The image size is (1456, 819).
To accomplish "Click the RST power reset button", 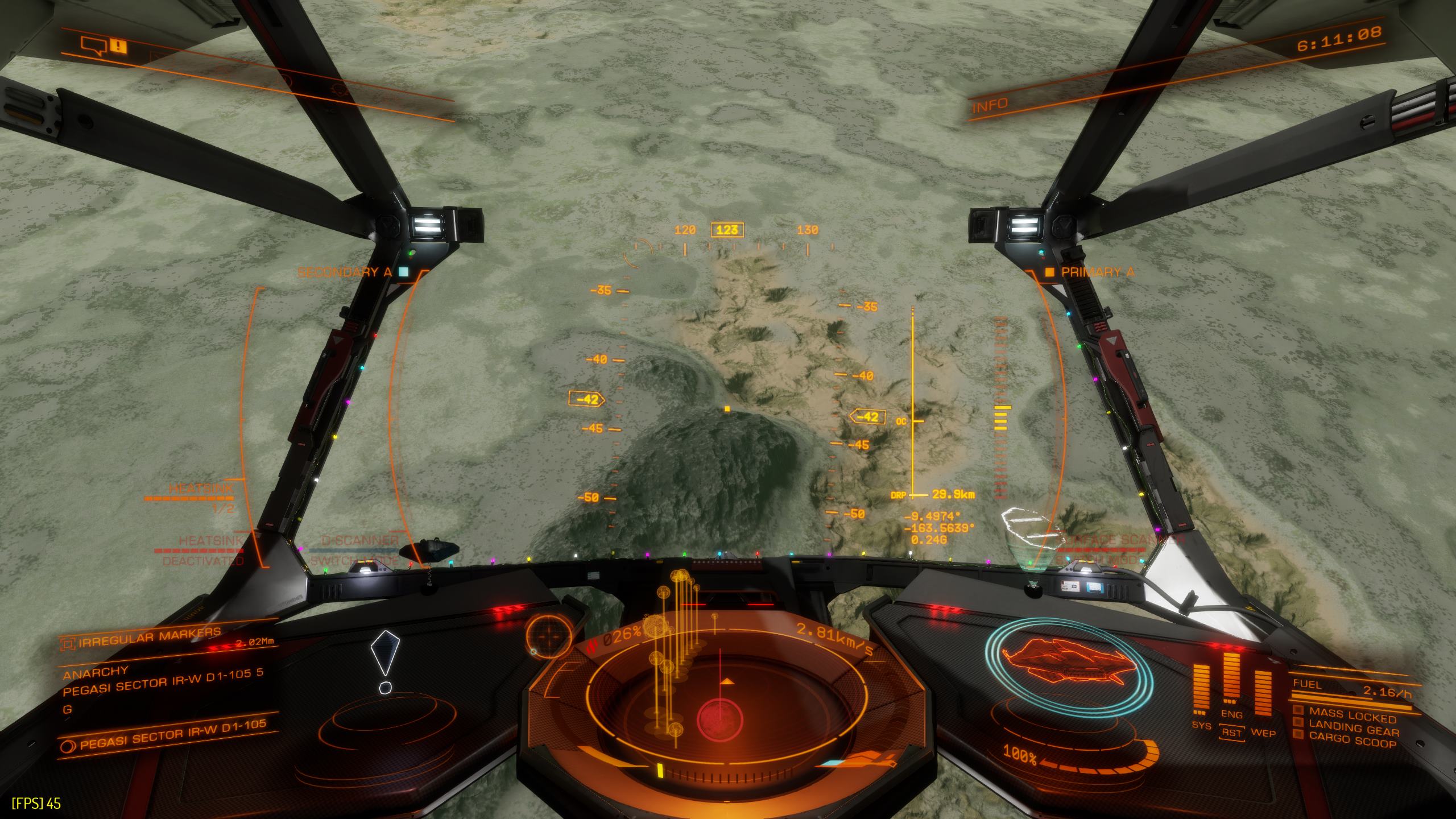I will pos(1231,733).
